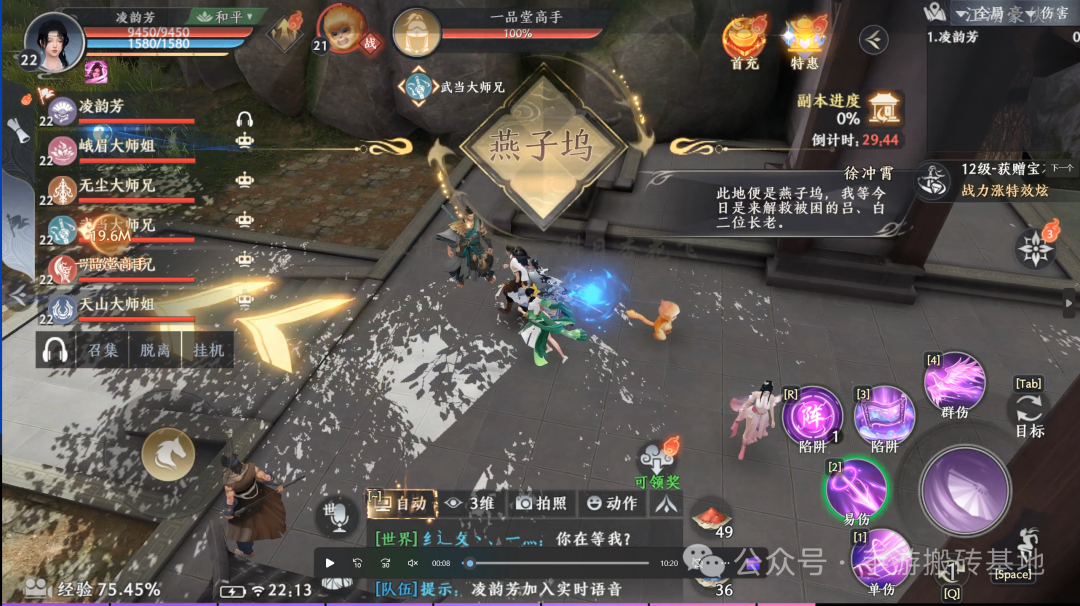Click the 召集 team summon button
This screenshot has width=1080, height=606.
(103, 351)
